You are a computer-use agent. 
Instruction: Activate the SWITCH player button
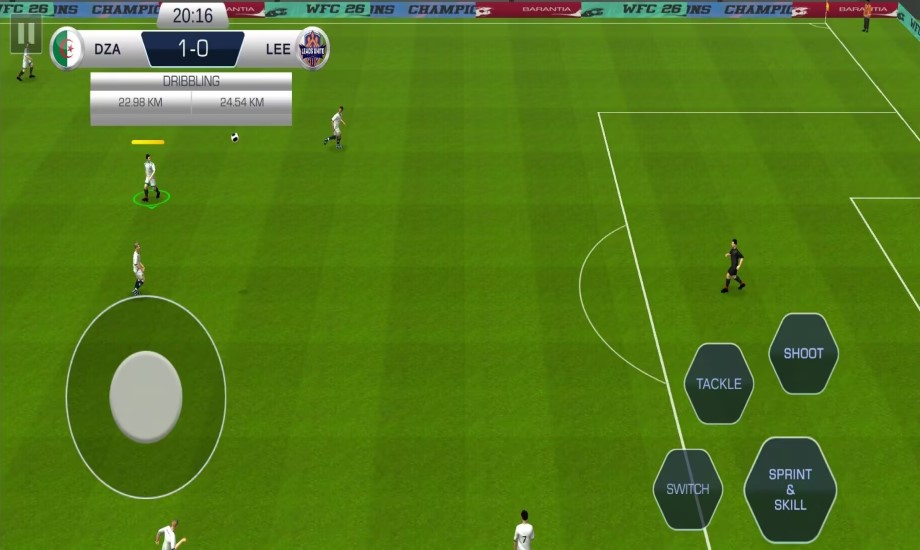click(688, 489)
